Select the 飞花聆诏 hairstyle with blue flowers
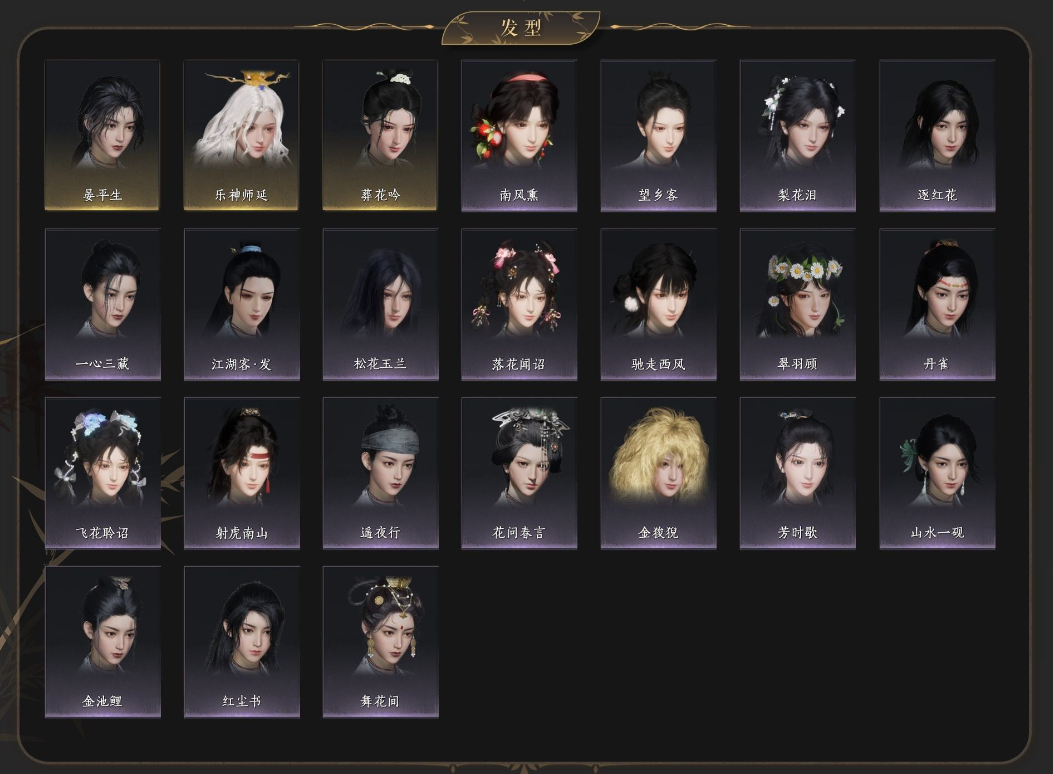 tap(102, 473)
